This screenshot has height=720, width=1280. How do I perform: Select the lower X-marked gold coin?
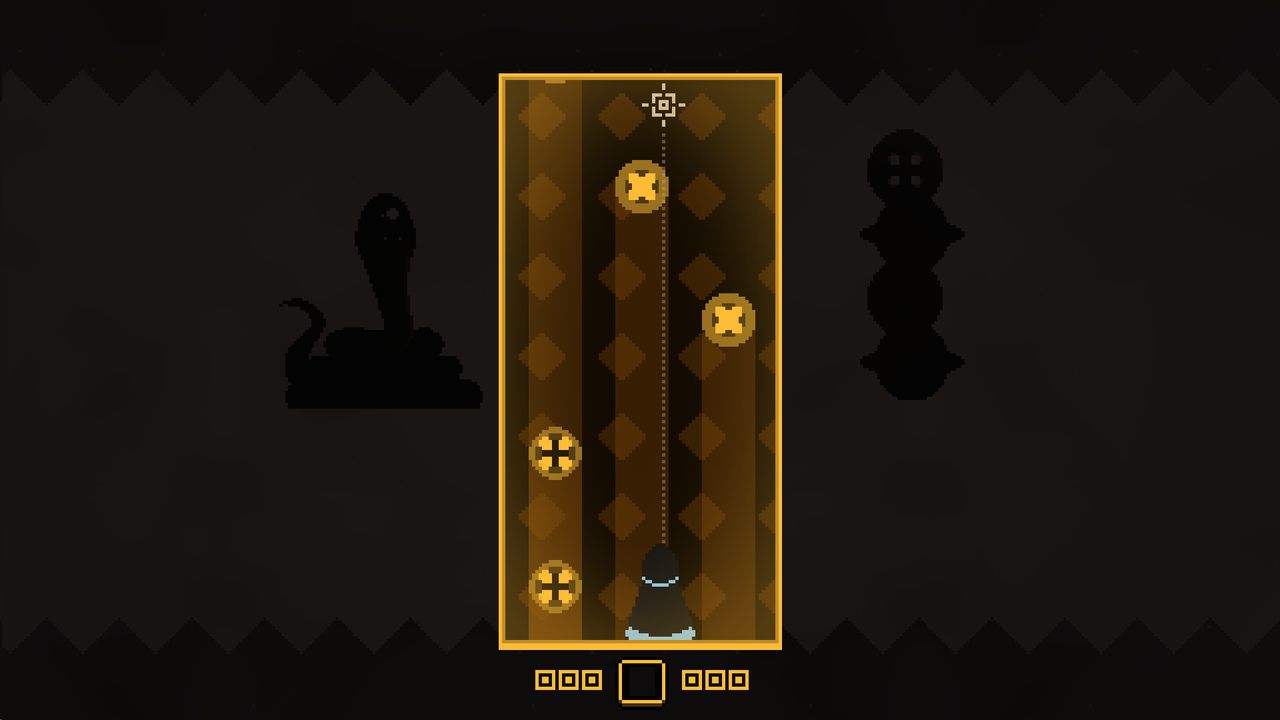[x=728, y=320]
